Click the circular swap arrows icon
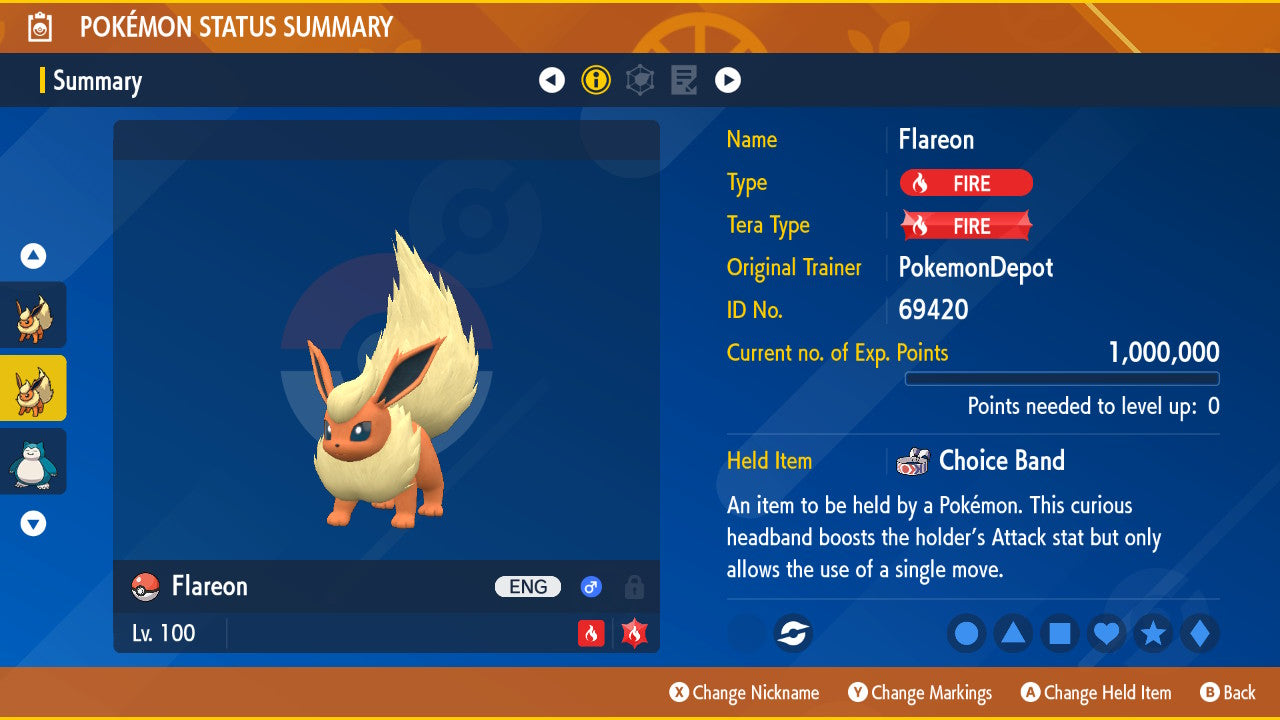The image size is (1280, 720). tap(794, 633)
